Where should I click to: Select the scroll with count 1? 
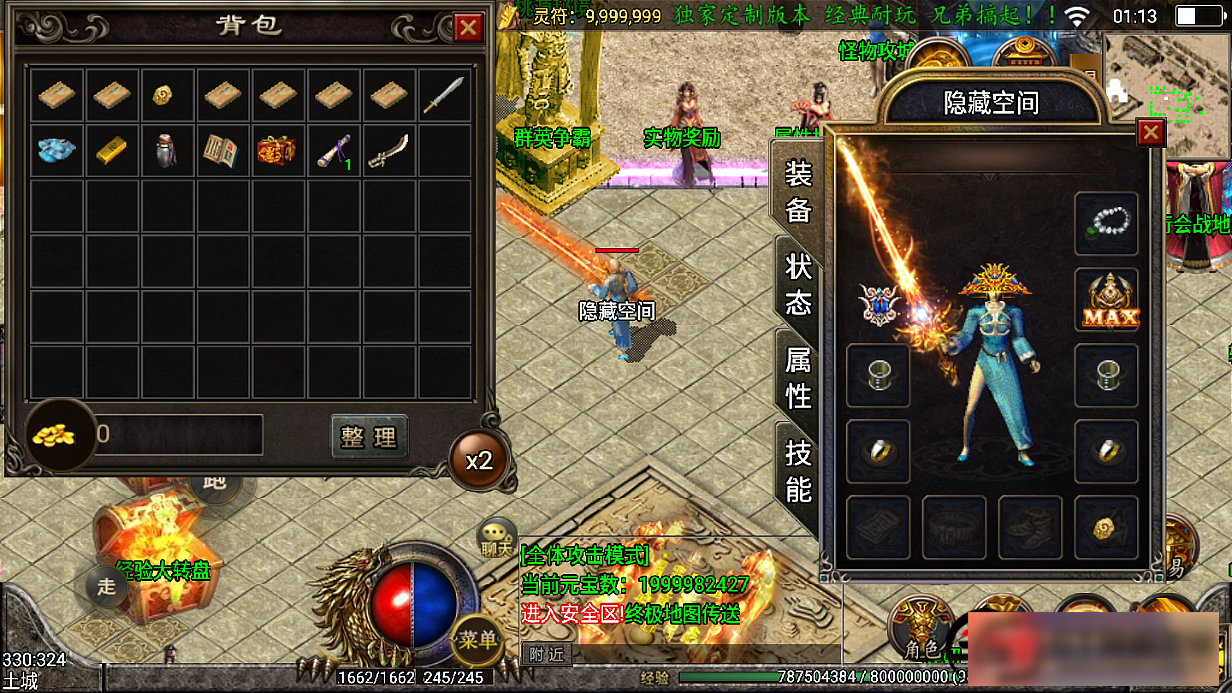click(333, 150)
